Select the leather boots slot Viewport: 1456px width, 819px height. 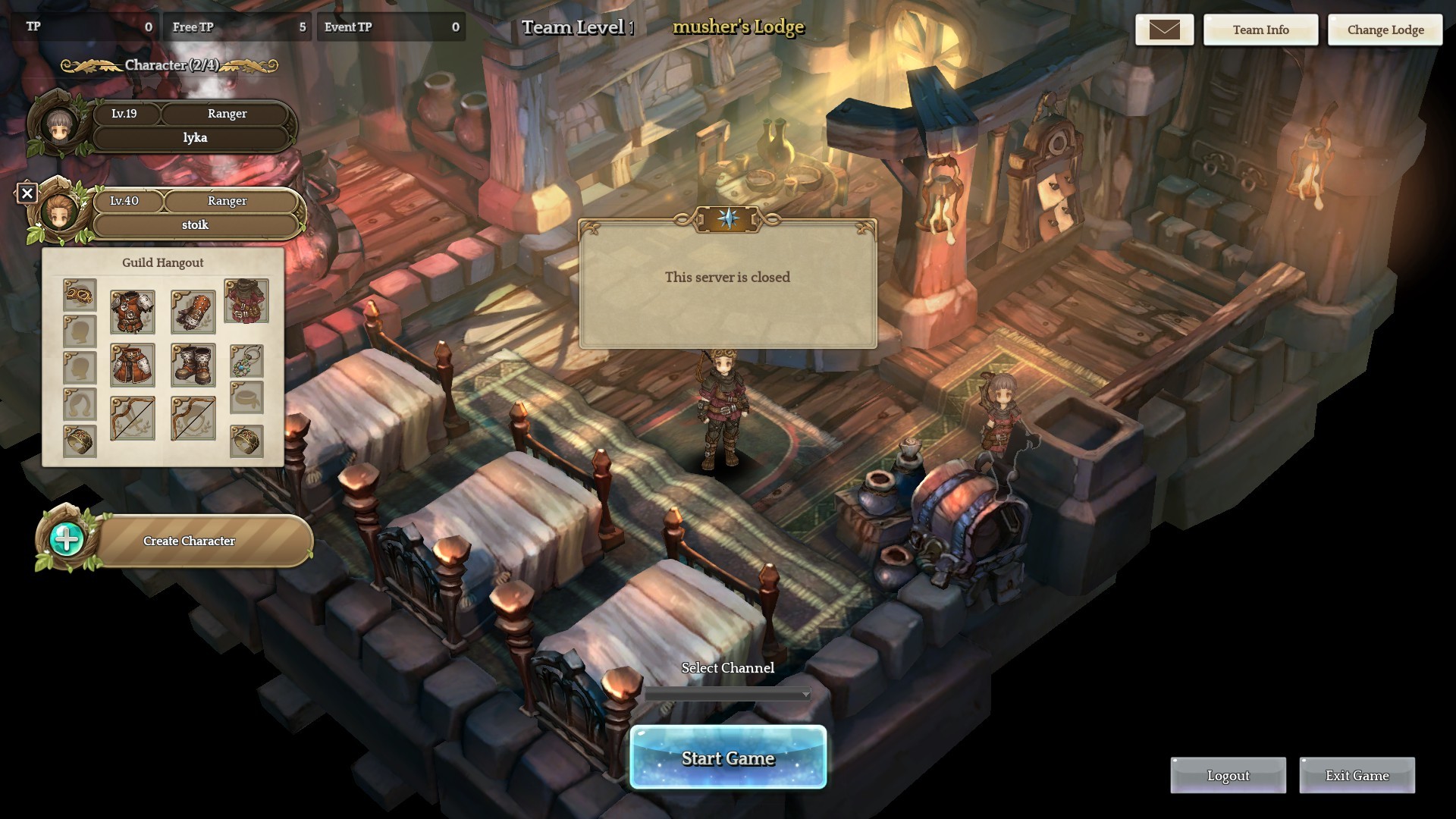tap(193, 365)
